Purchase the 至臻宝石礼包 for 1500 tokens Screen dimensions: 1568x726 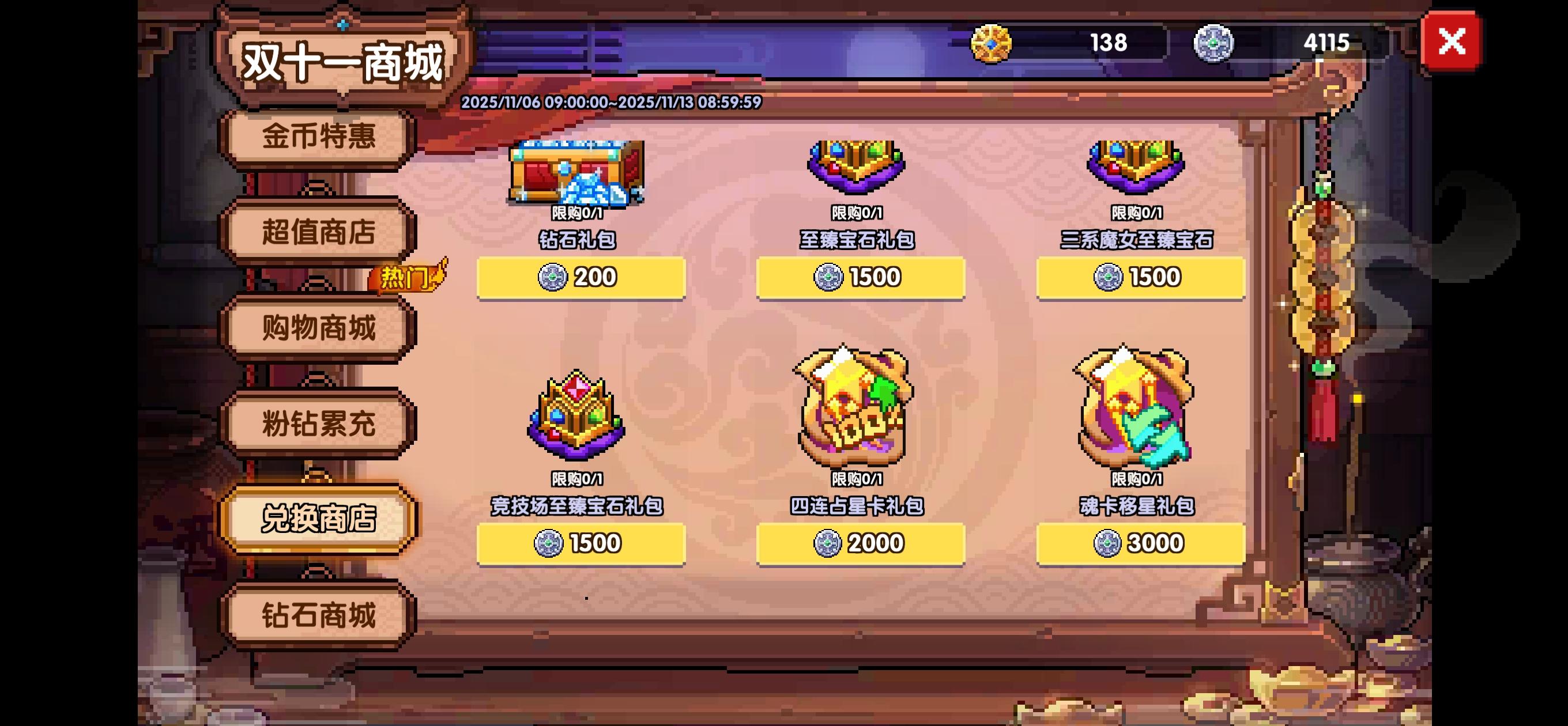[860, 278]
